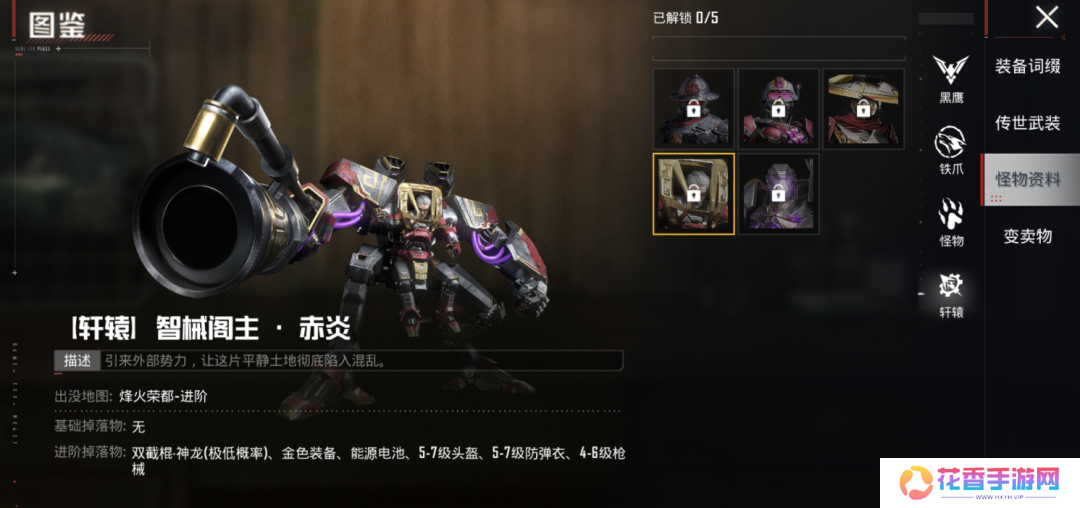View the purple glowing mech thumbnail

[x=778, y=194]
